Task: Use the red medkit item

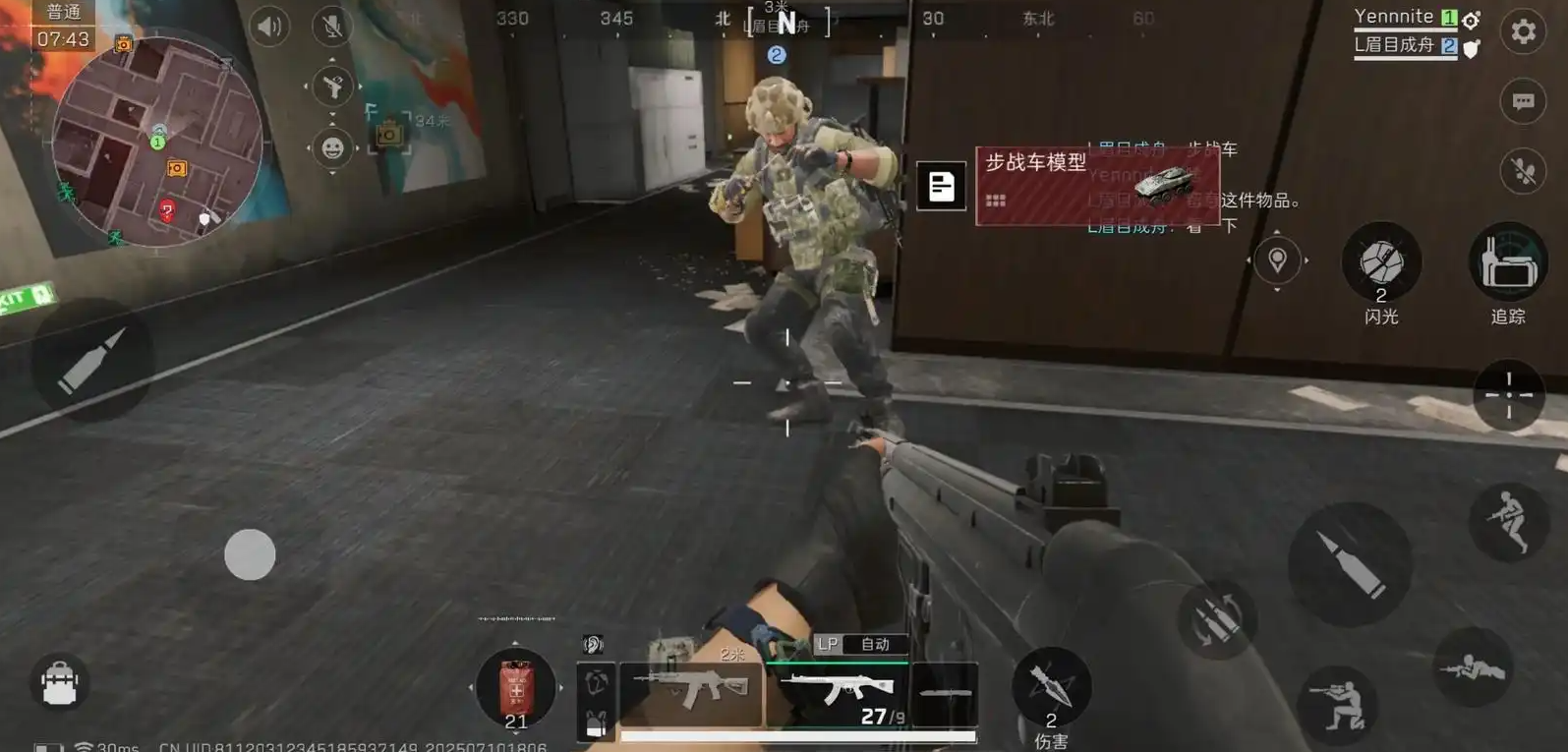Action: point(515,686)
